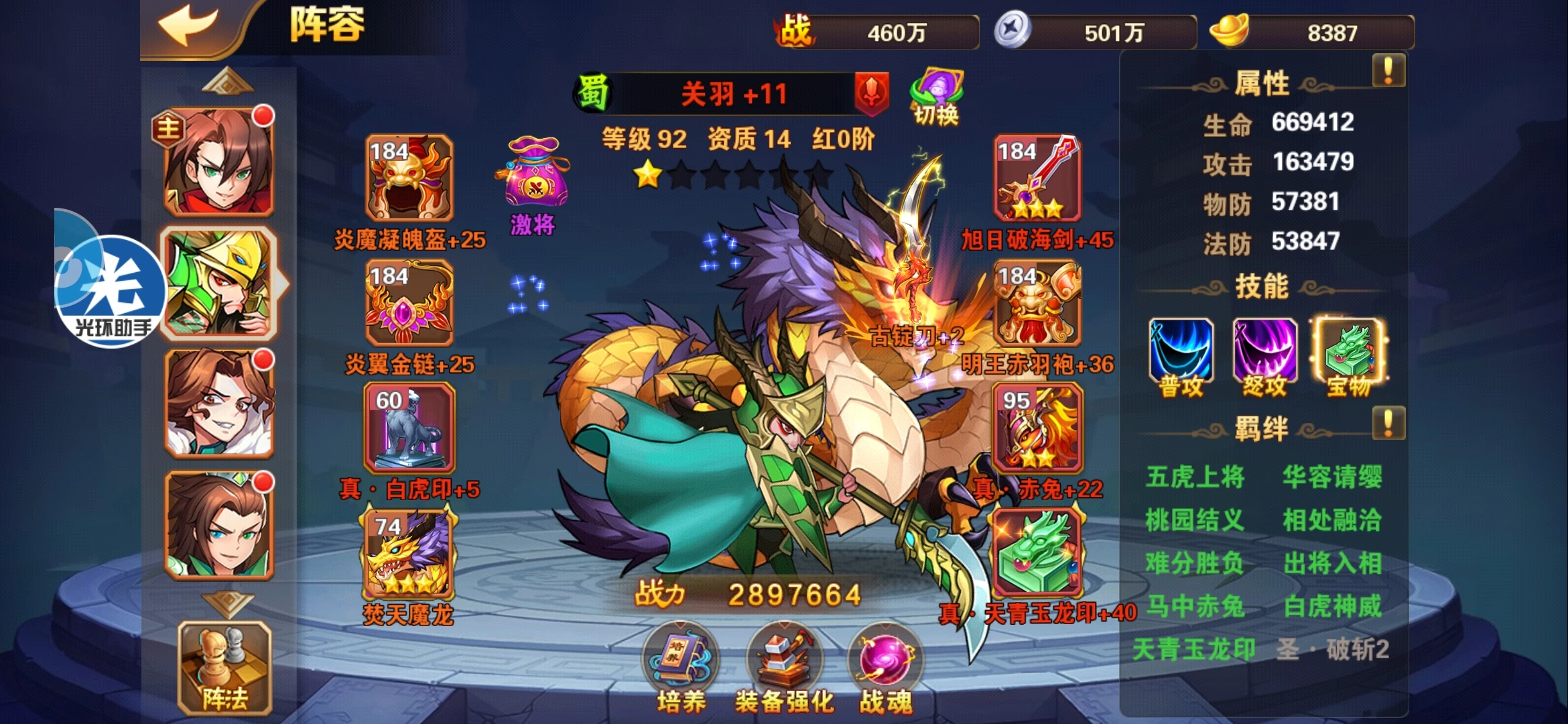Select the 真·天青玉龙印 jade seal slot
The height and width of the screenshot is (724, 1568).
coord(1037,553)
